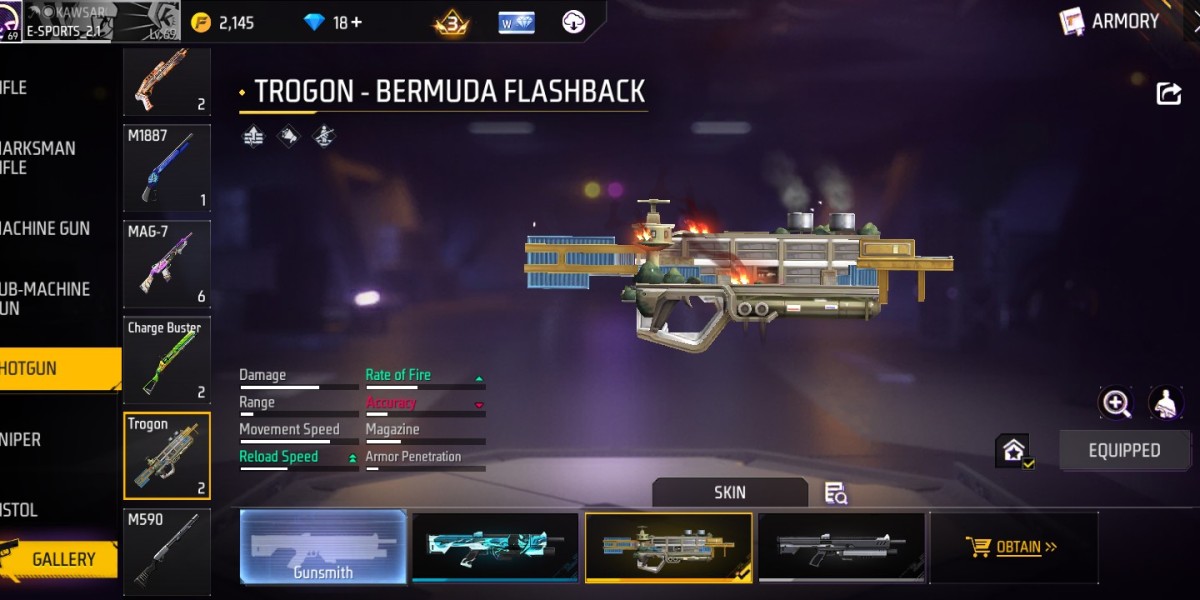1200x600 pixels.
Task: Open the Armory menu
Action: [1112, 22]
